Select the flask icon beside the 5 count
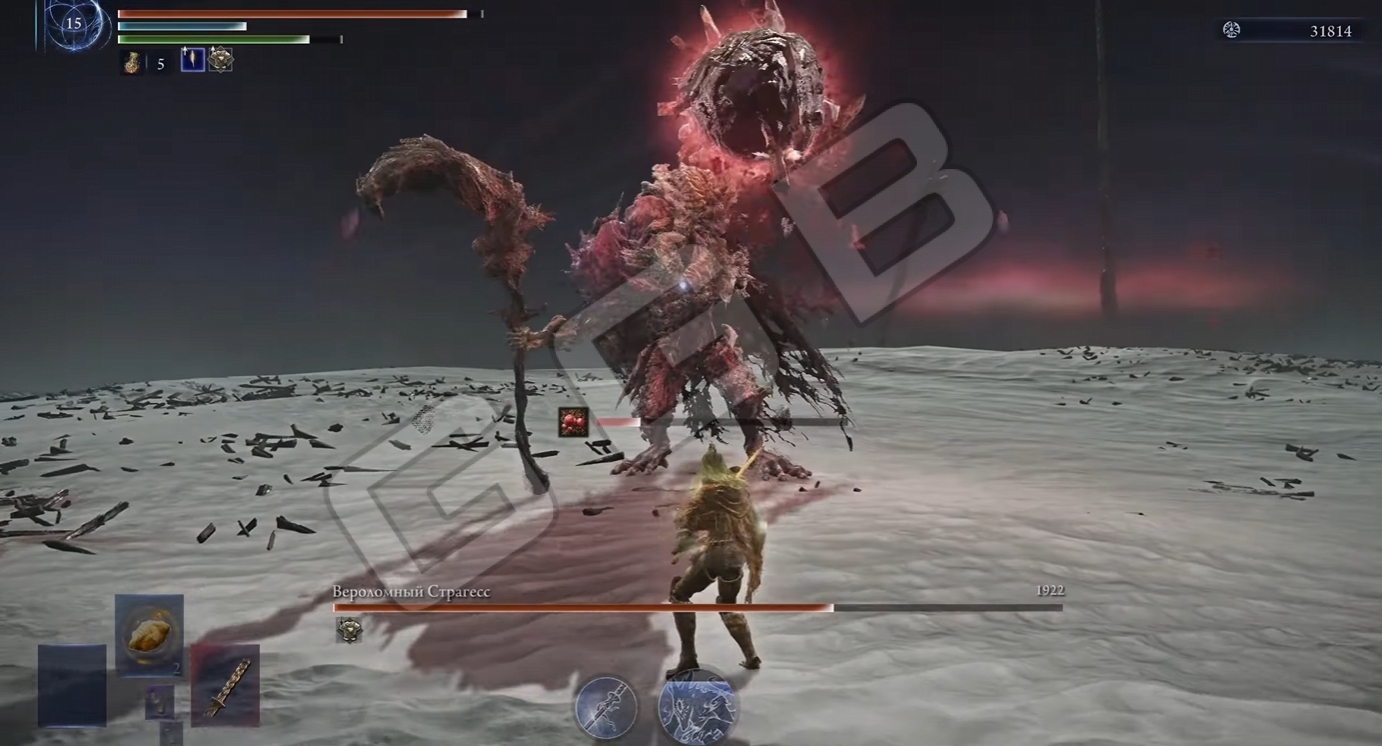The width and height of the screenshot is (1382, 746). click(131, 63)
